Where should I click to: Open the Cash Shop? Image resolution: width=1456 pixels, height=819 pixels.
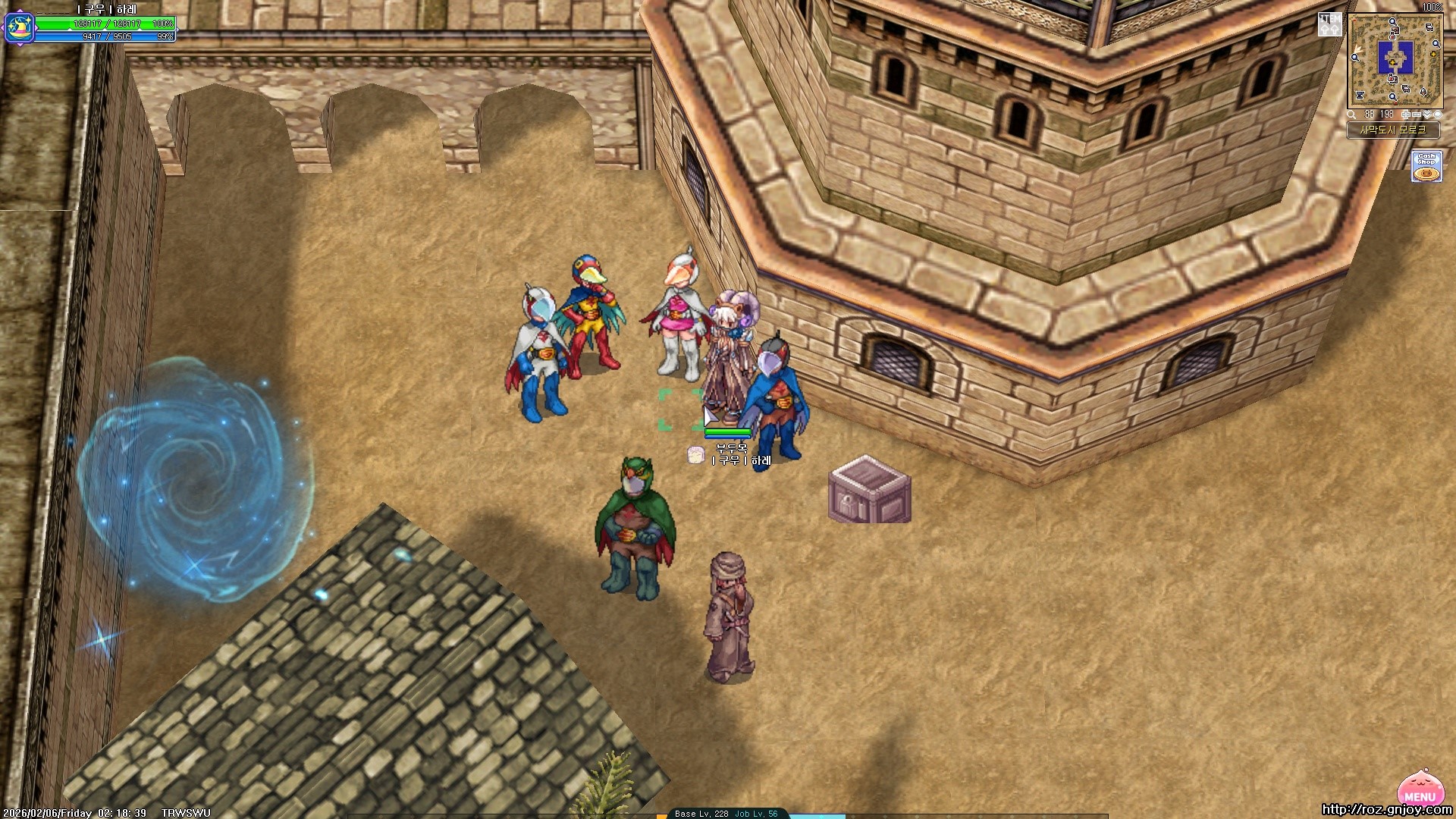point(1426,166)
